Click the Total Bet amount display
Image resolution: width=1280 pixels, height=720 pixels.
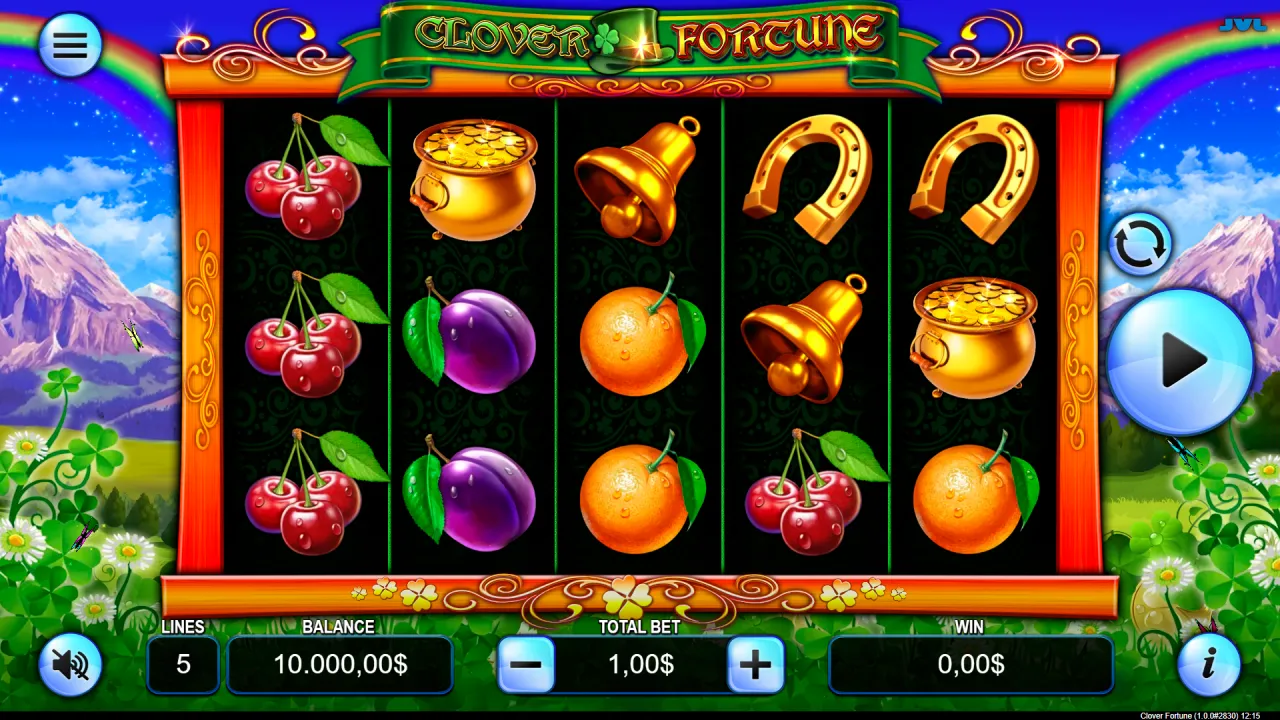[x=641, y=664]
